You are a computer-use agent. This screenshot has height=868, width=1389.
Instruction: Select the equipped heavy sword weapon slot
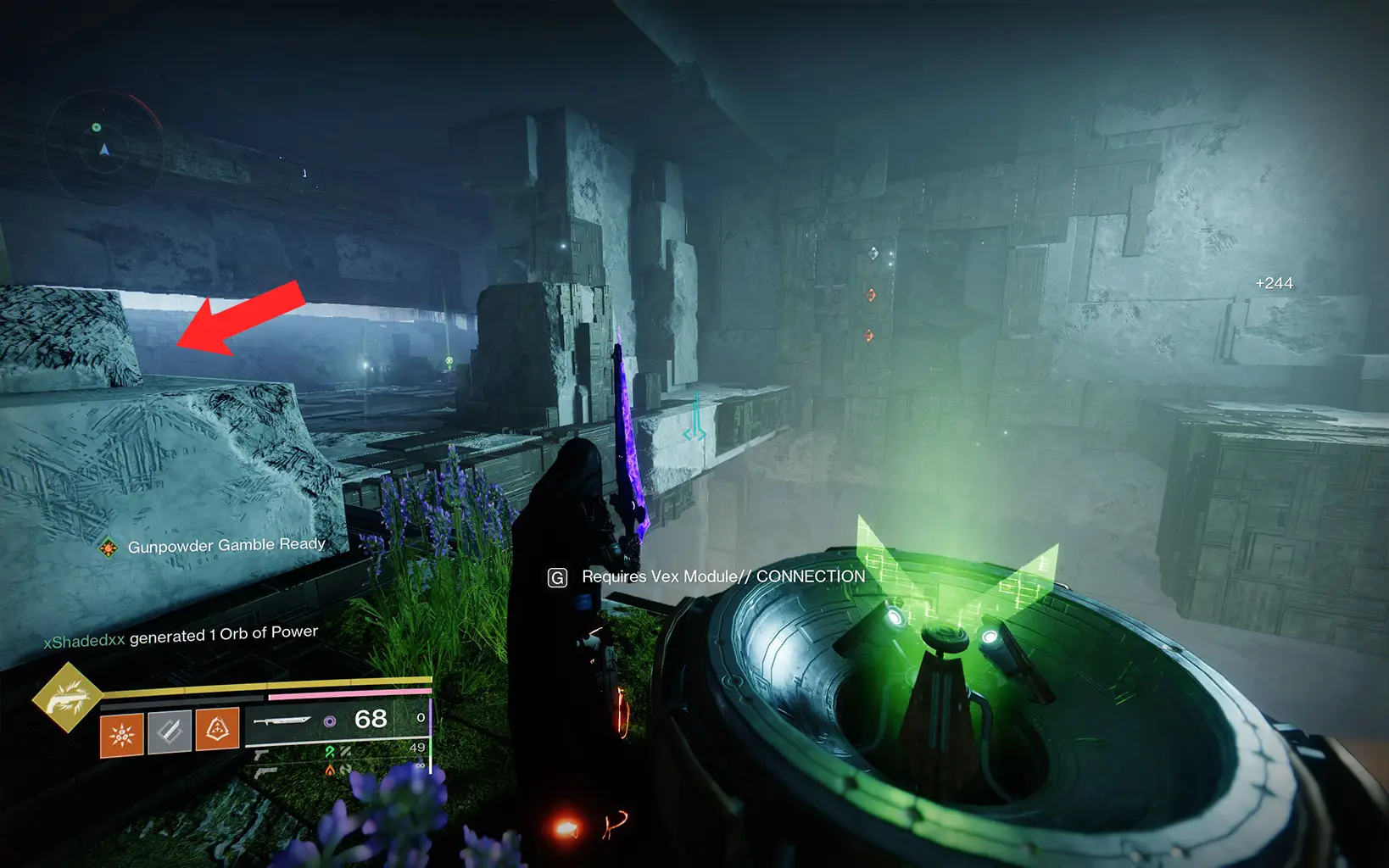click(x=282, y=721)
